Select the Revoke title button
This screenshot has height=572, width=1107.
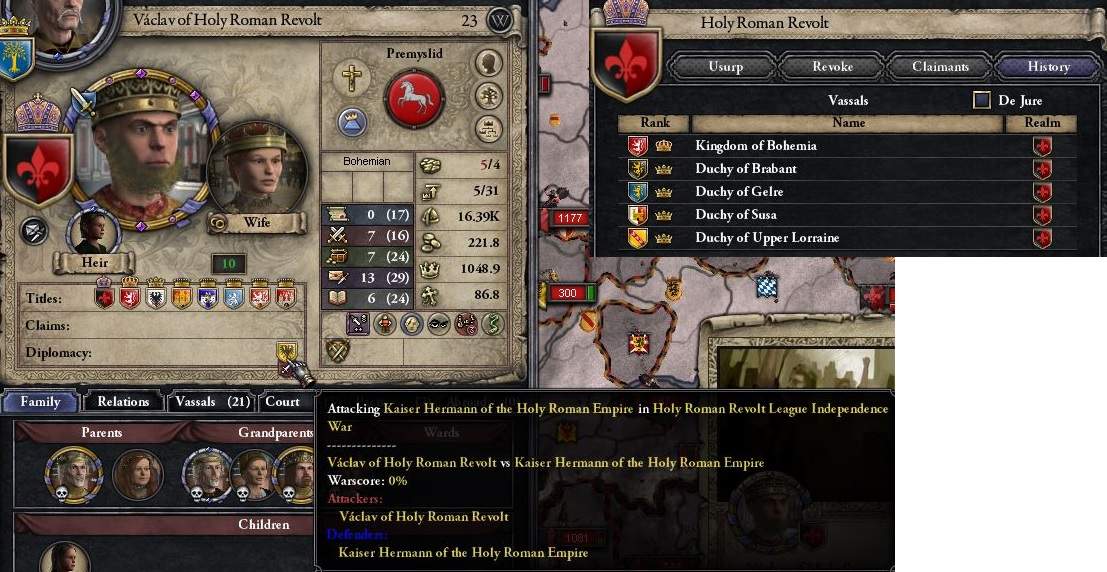click(x=832, y=67)
